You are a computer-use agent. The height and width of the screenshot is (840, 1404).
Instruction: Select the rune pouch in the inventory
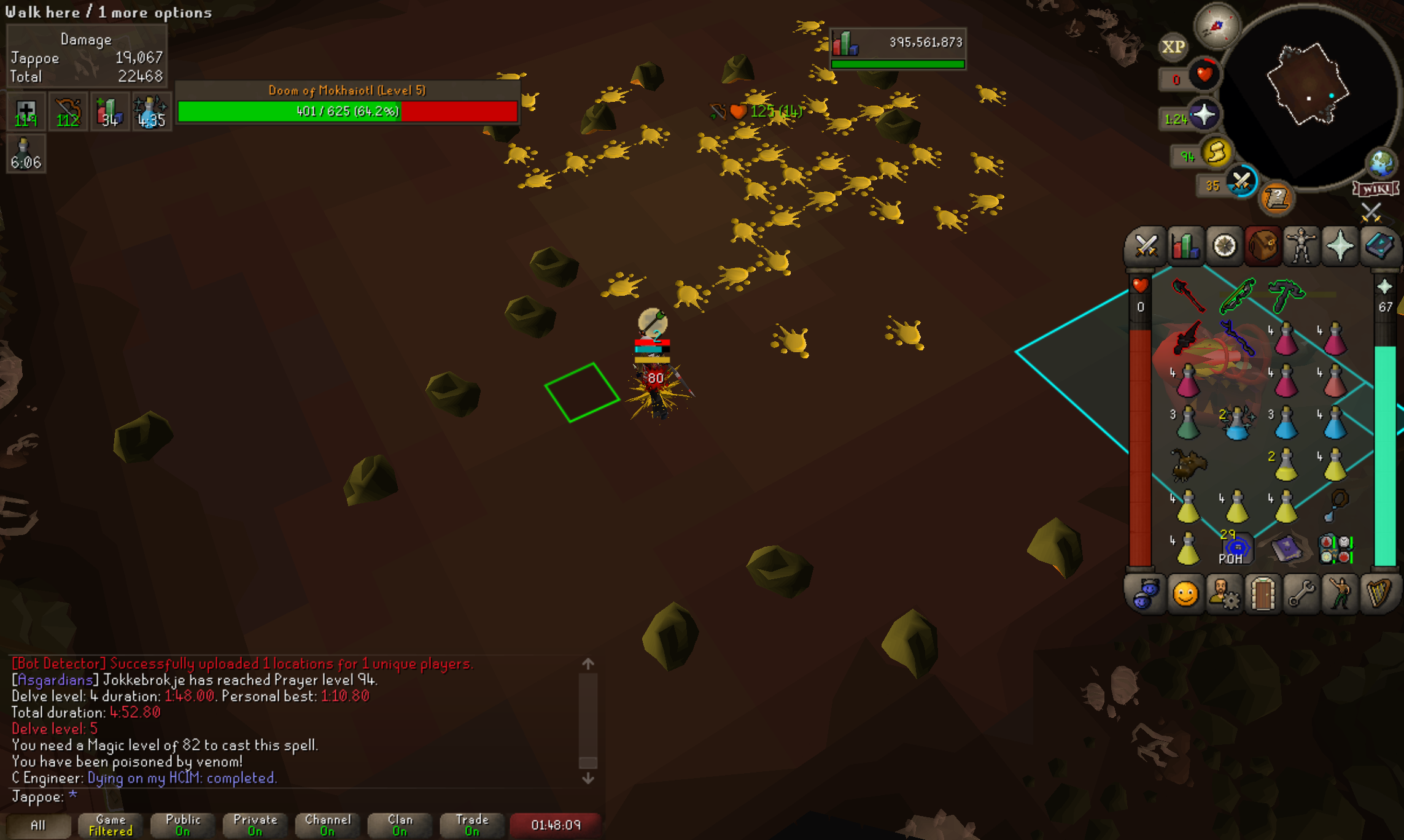coord(1335,549)
